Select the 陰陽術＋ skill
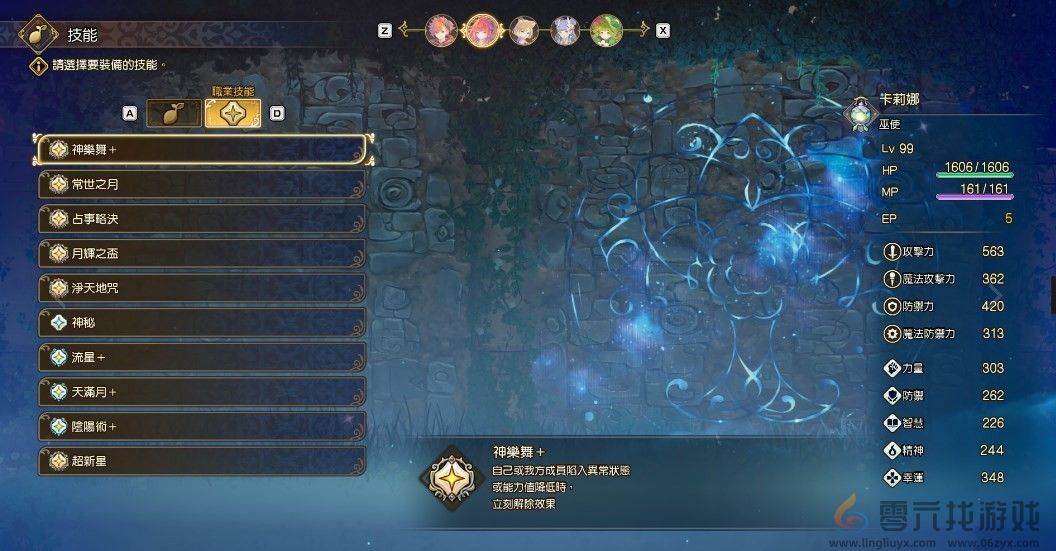Viewport: 1056px width, 551px height. (203, 426)
